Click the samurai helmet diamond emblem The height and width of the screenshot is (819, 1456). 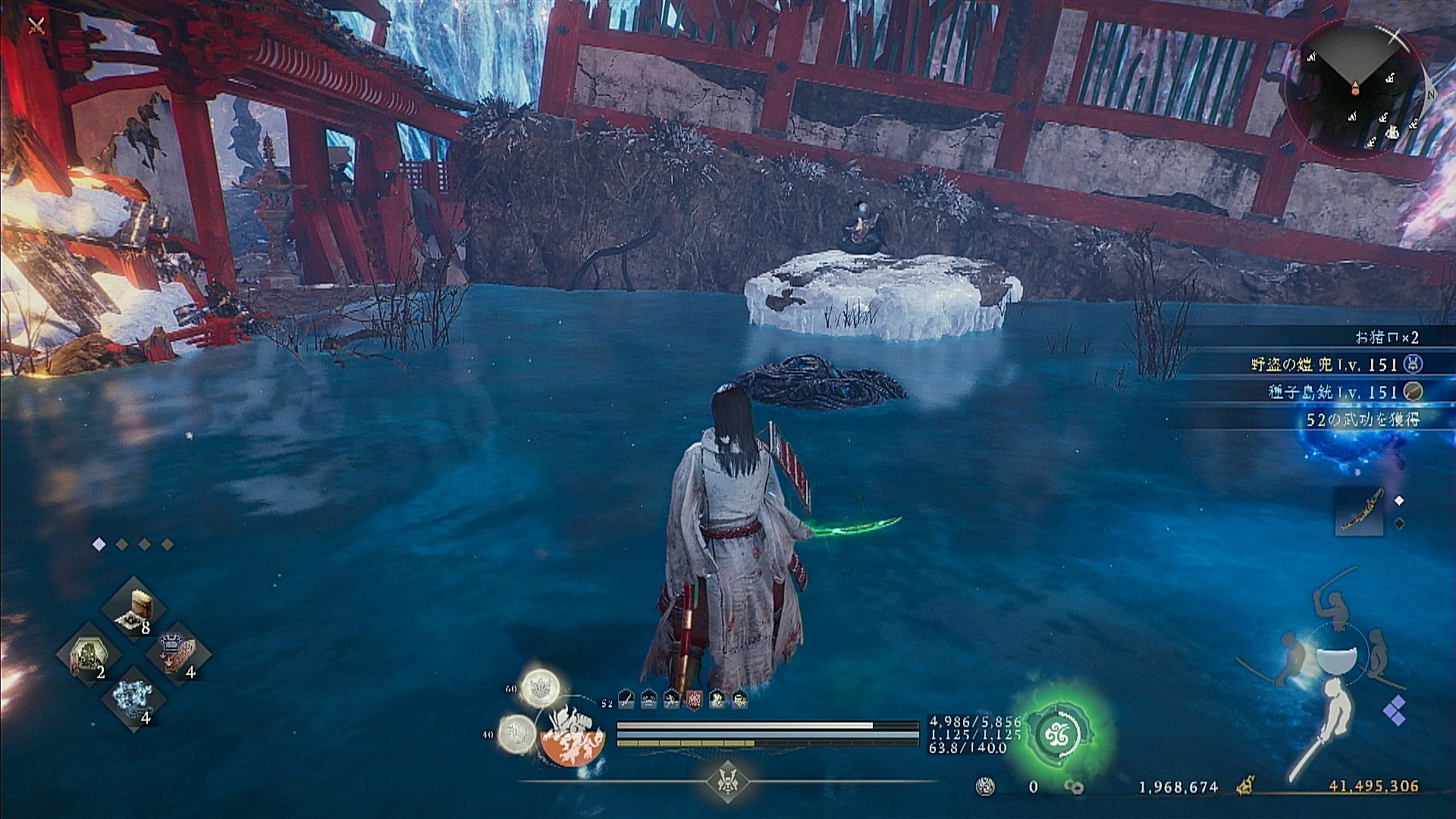pyautogui.click(x=728, y=781)
